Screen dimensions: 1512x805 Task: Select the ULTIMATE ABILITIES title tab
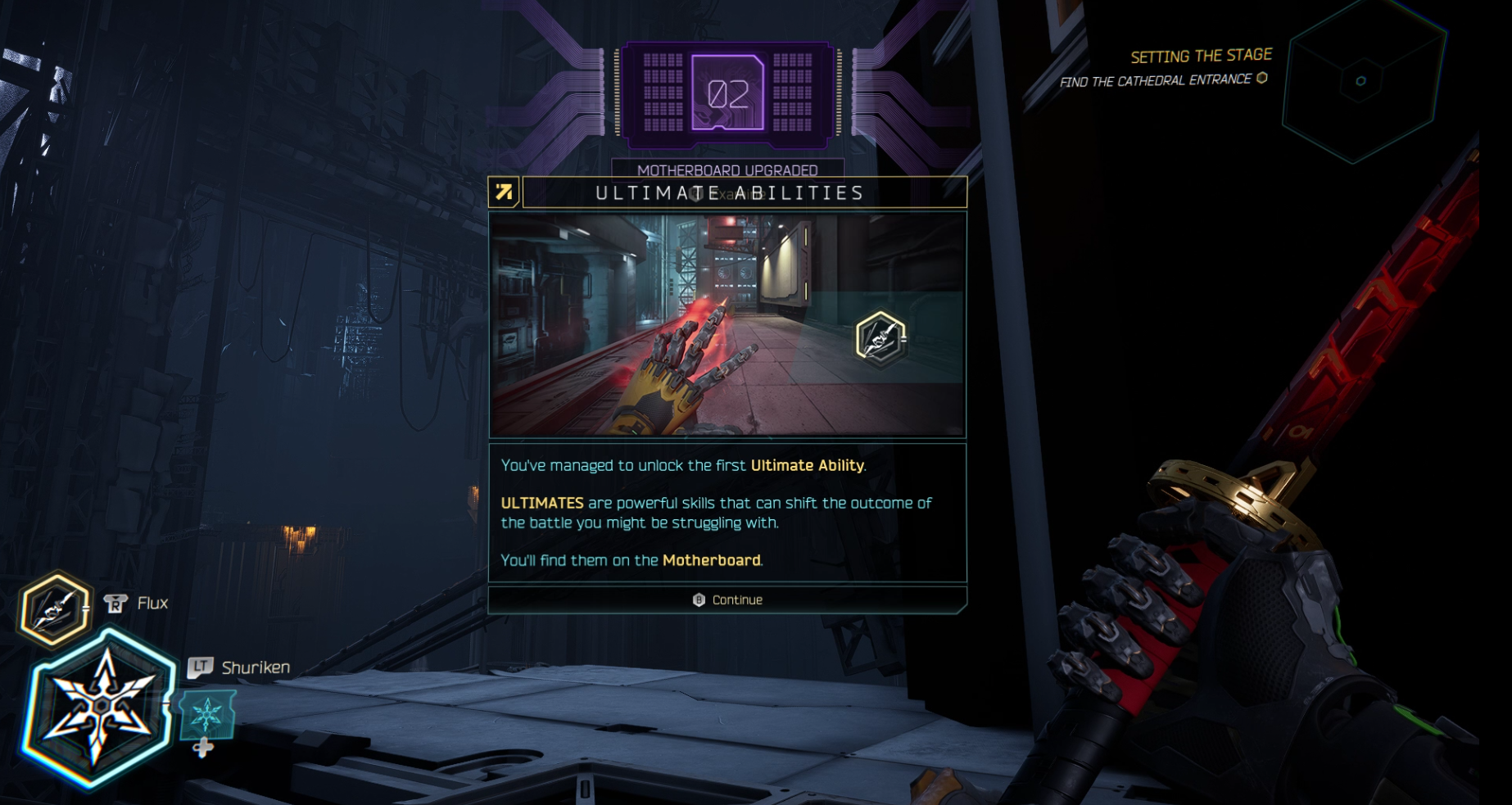[x=729, y=193]
